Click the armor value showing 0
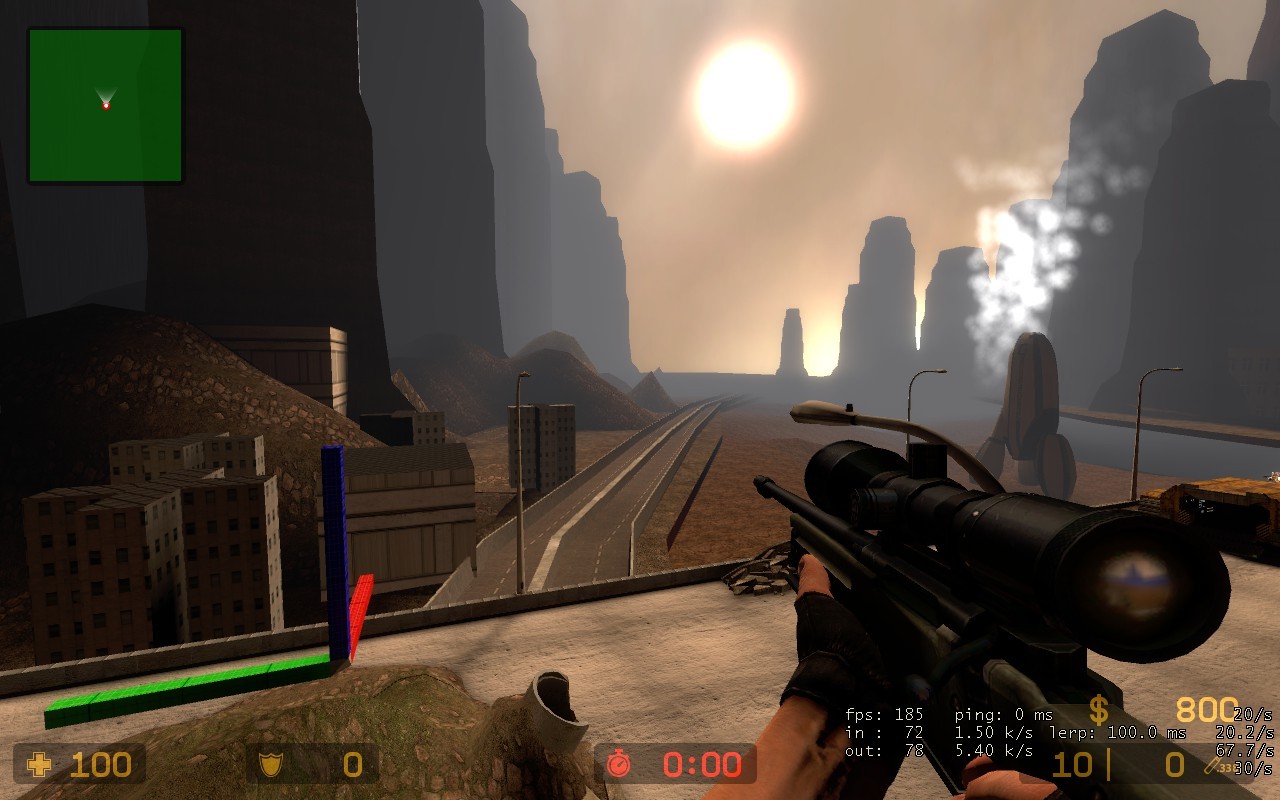 point(355,766)
